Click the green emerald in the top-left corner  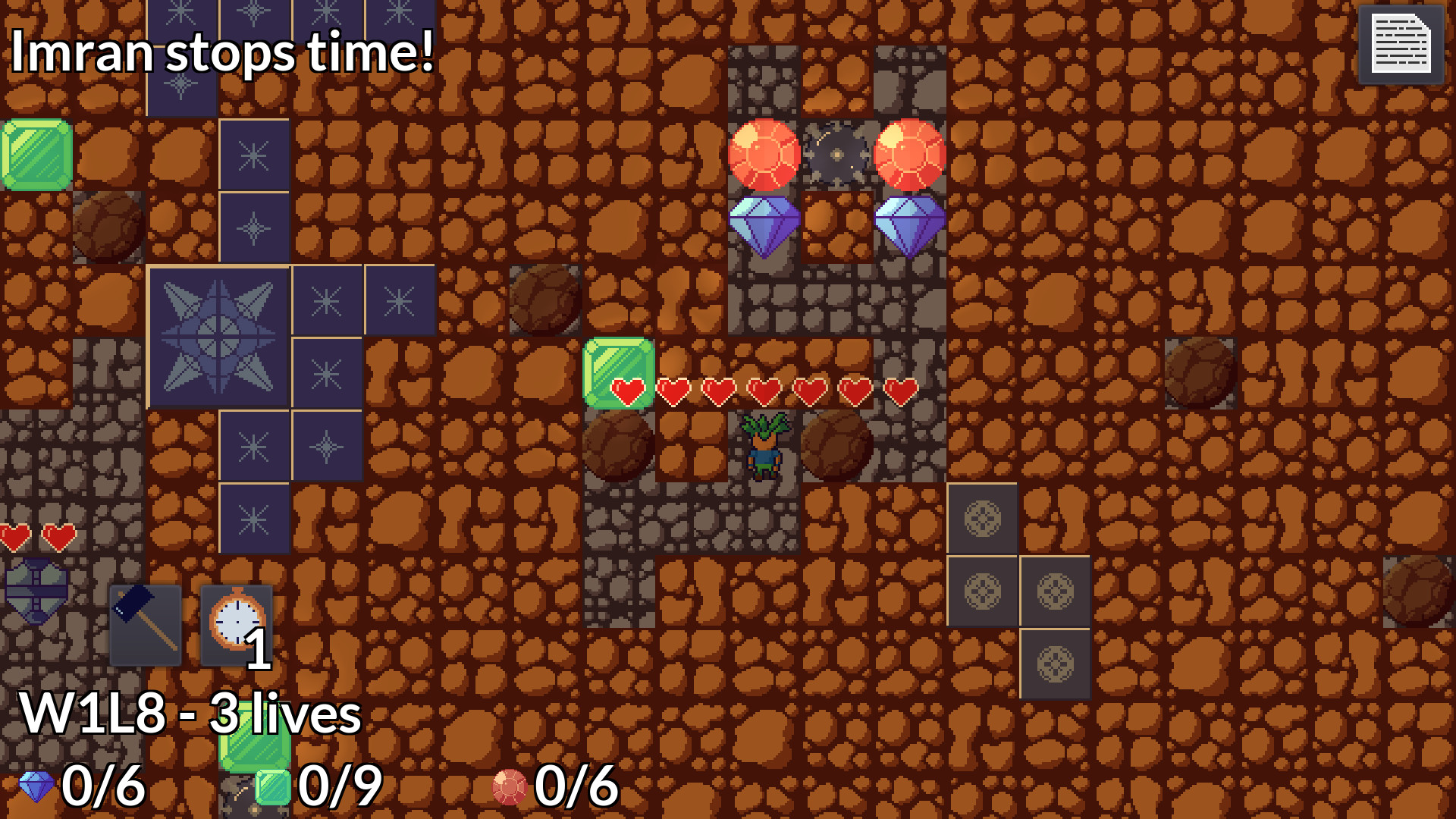click(35, 155)
